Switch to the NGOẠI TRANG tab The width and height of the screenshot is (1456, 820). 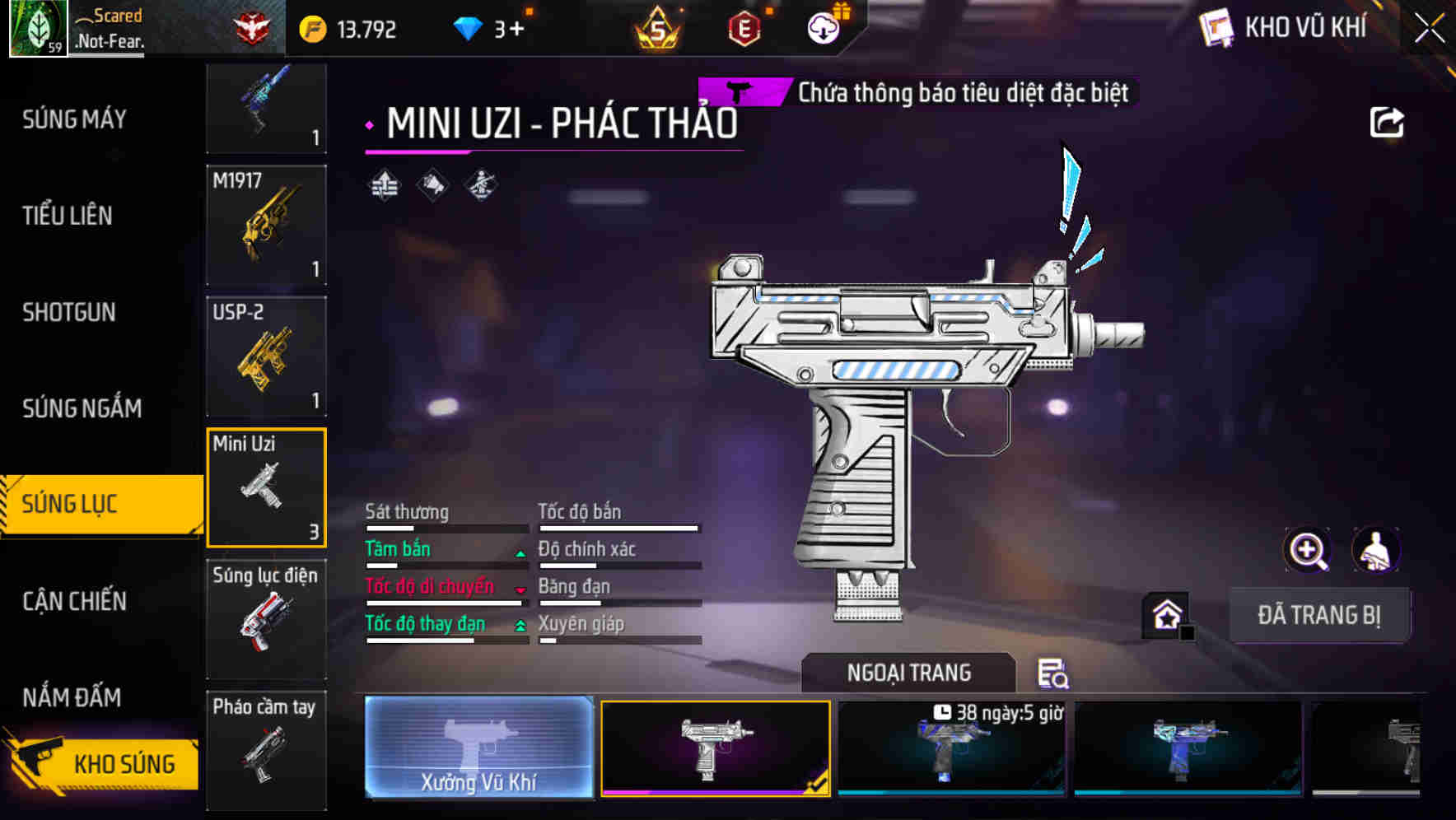coord(908,673)
